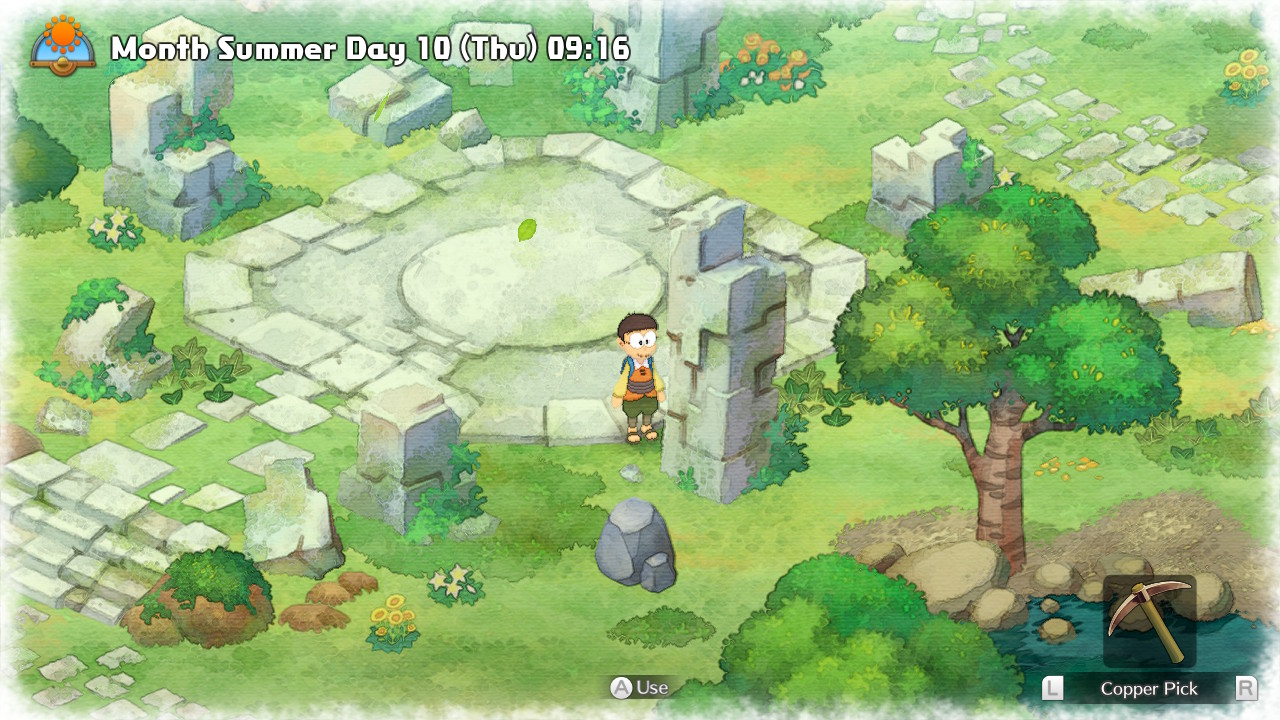Click the Copper Pick name label
The width and height of the screenshot is (1280, 720).
point(1148,688)
